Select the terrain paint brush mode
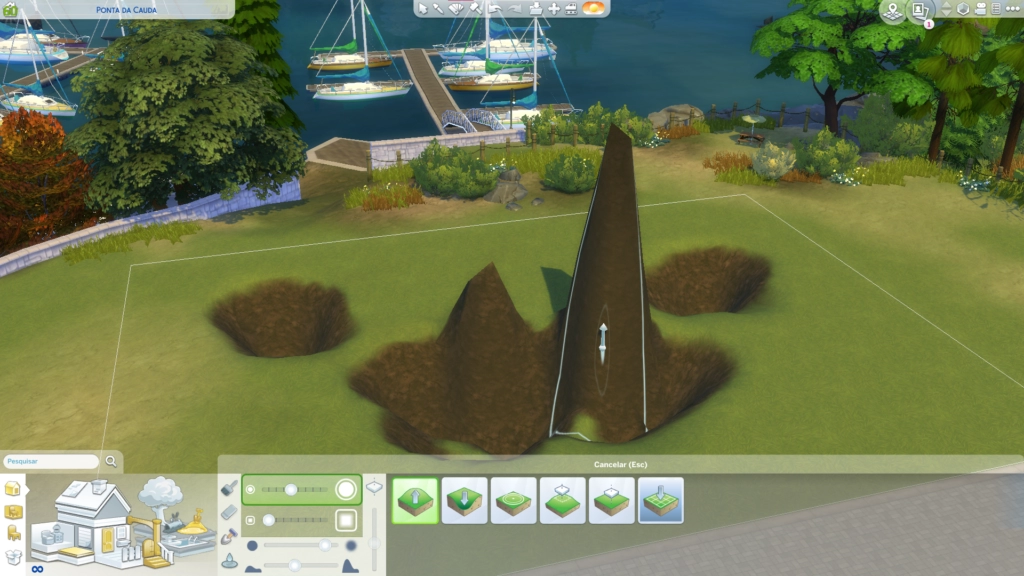The height and width of the screenshot is (576, 1024). 229,489
